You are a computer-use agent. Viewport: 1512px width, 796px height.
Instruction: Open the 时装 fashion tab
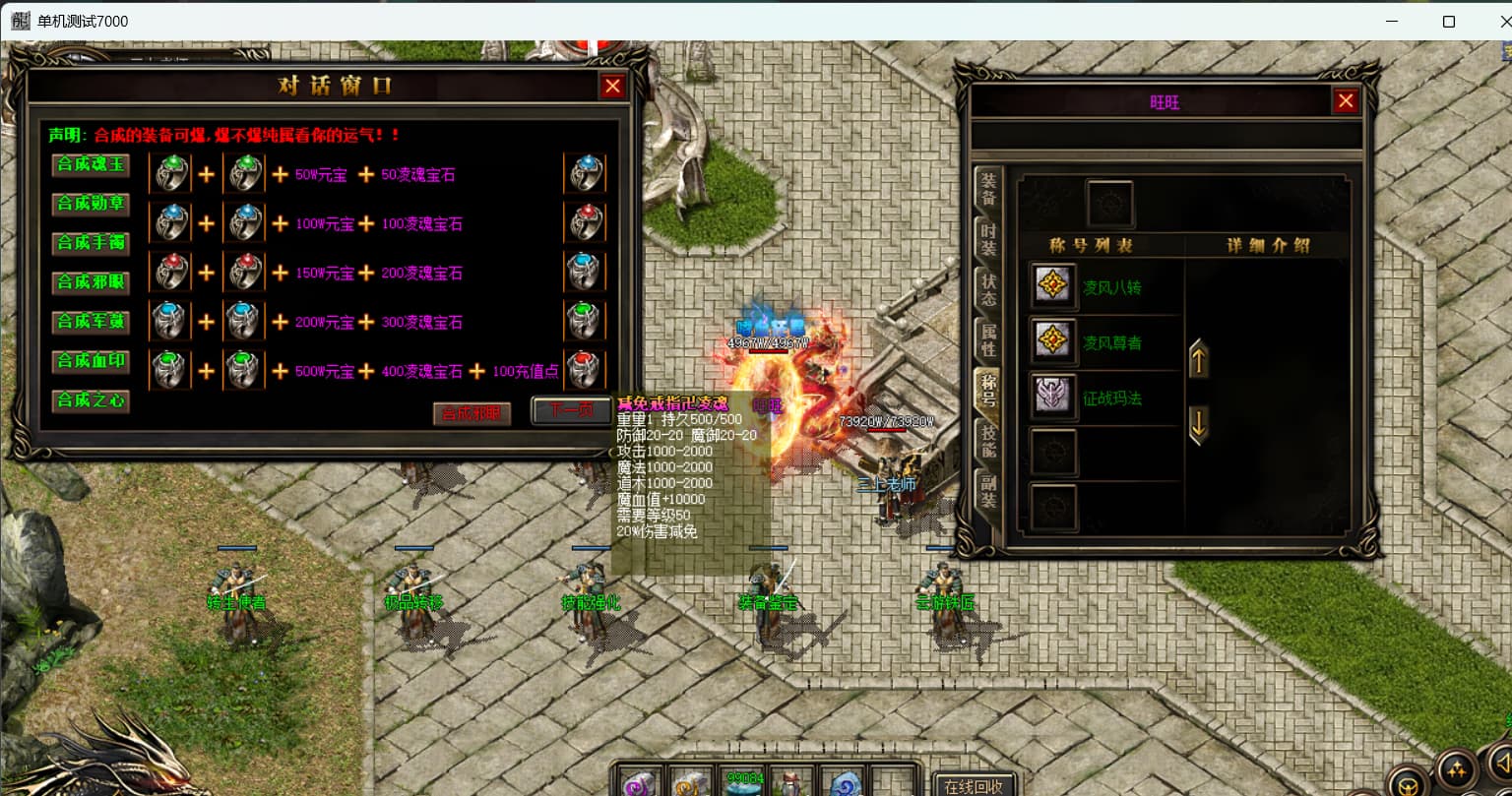pos(988,239)
